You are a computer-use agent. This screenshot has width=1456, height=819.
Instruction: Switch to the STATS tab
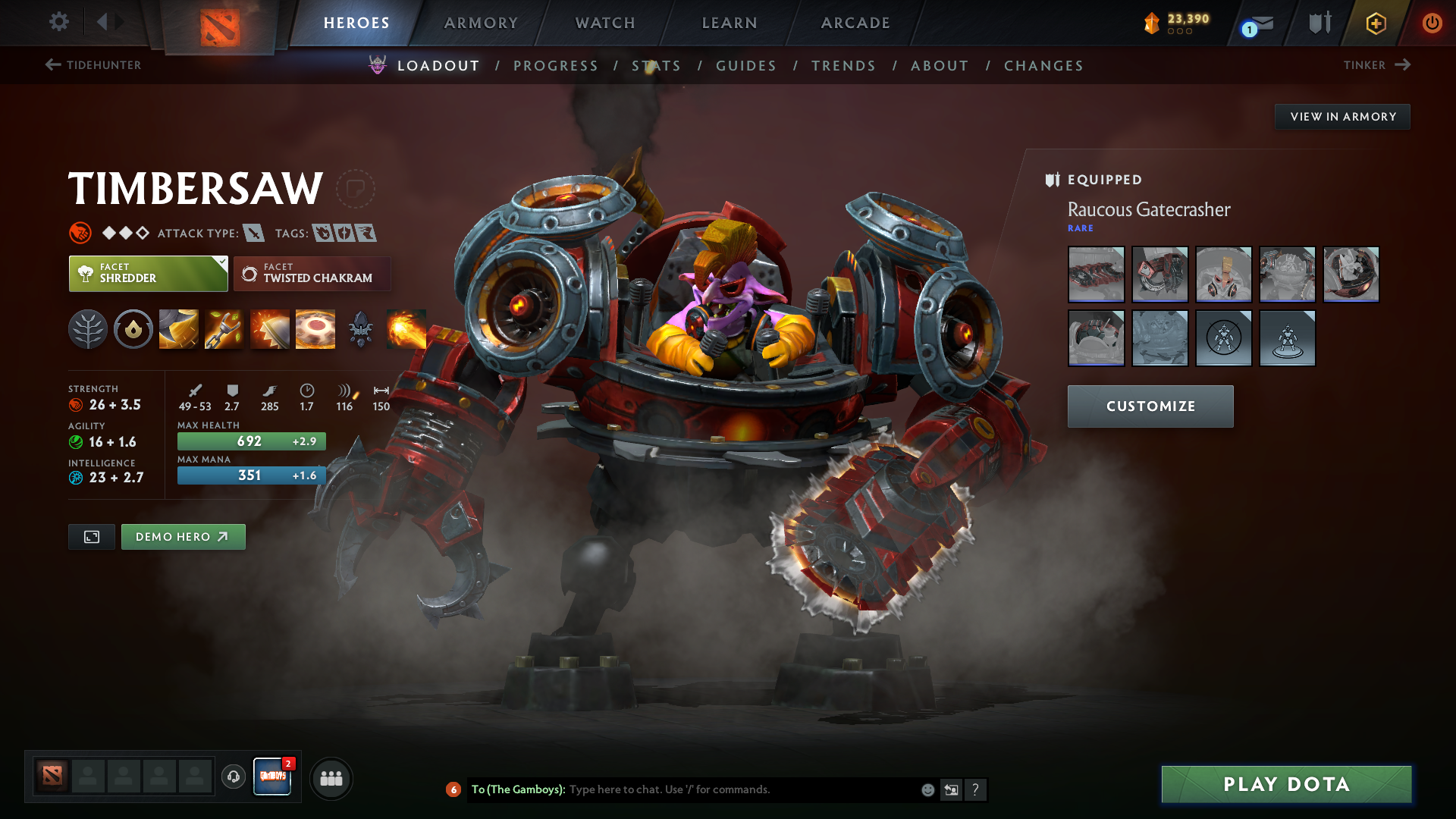[657, 66]
